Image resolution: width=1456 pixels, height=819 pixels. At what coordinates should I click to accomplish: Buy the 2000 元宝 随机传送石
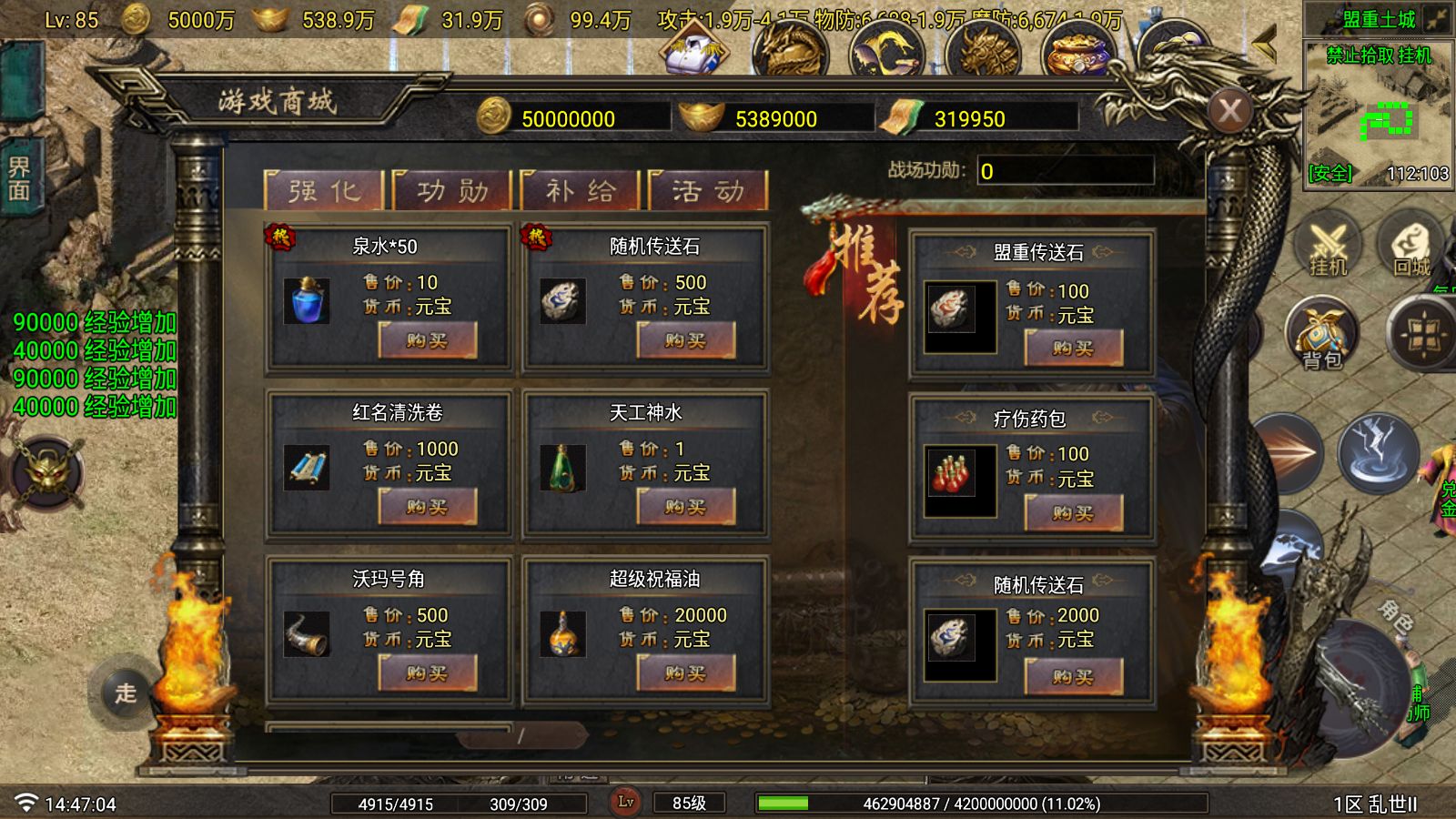pyautogui.click(x=1073, y=677)
